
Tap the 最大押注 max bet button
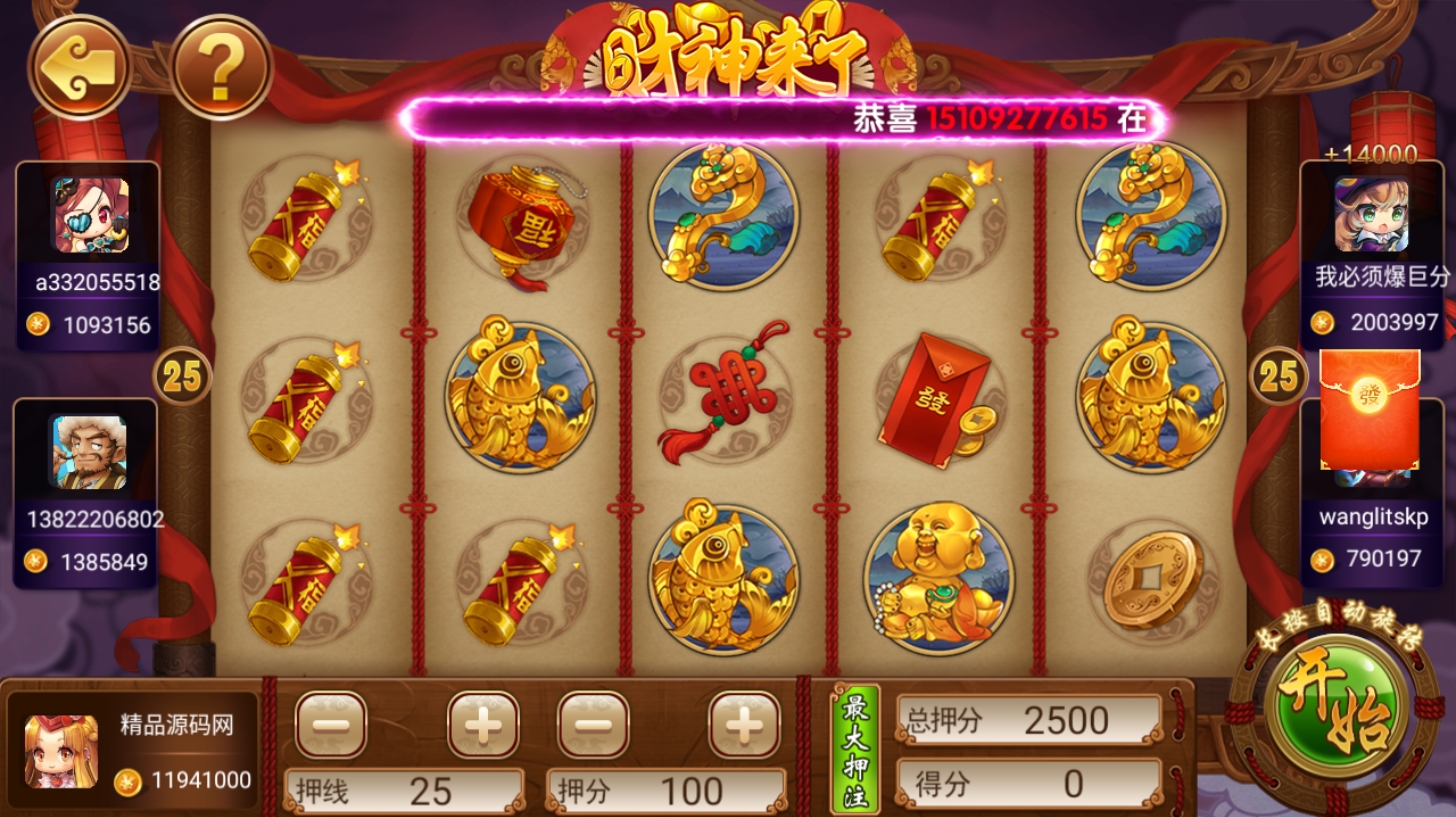coord(855,748)
